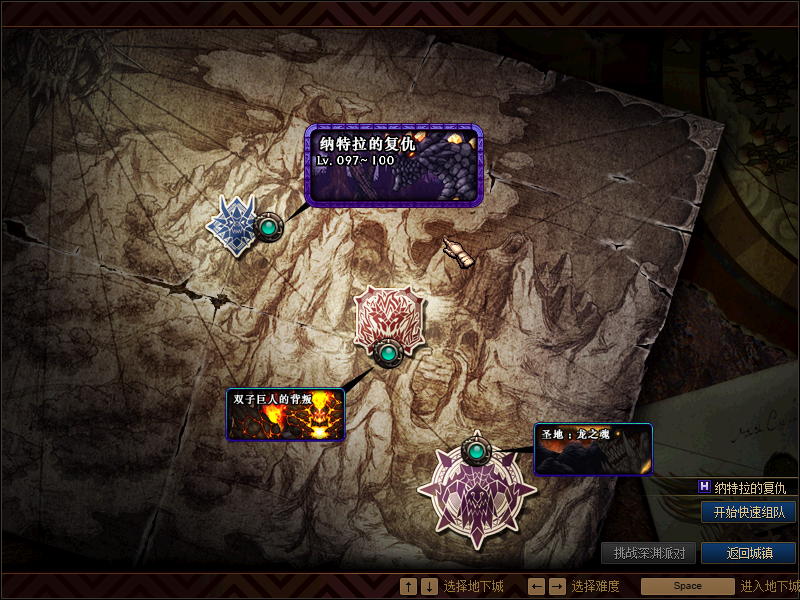Choose the 双子巨人的背叛 dungeon card

click(285, 414)
